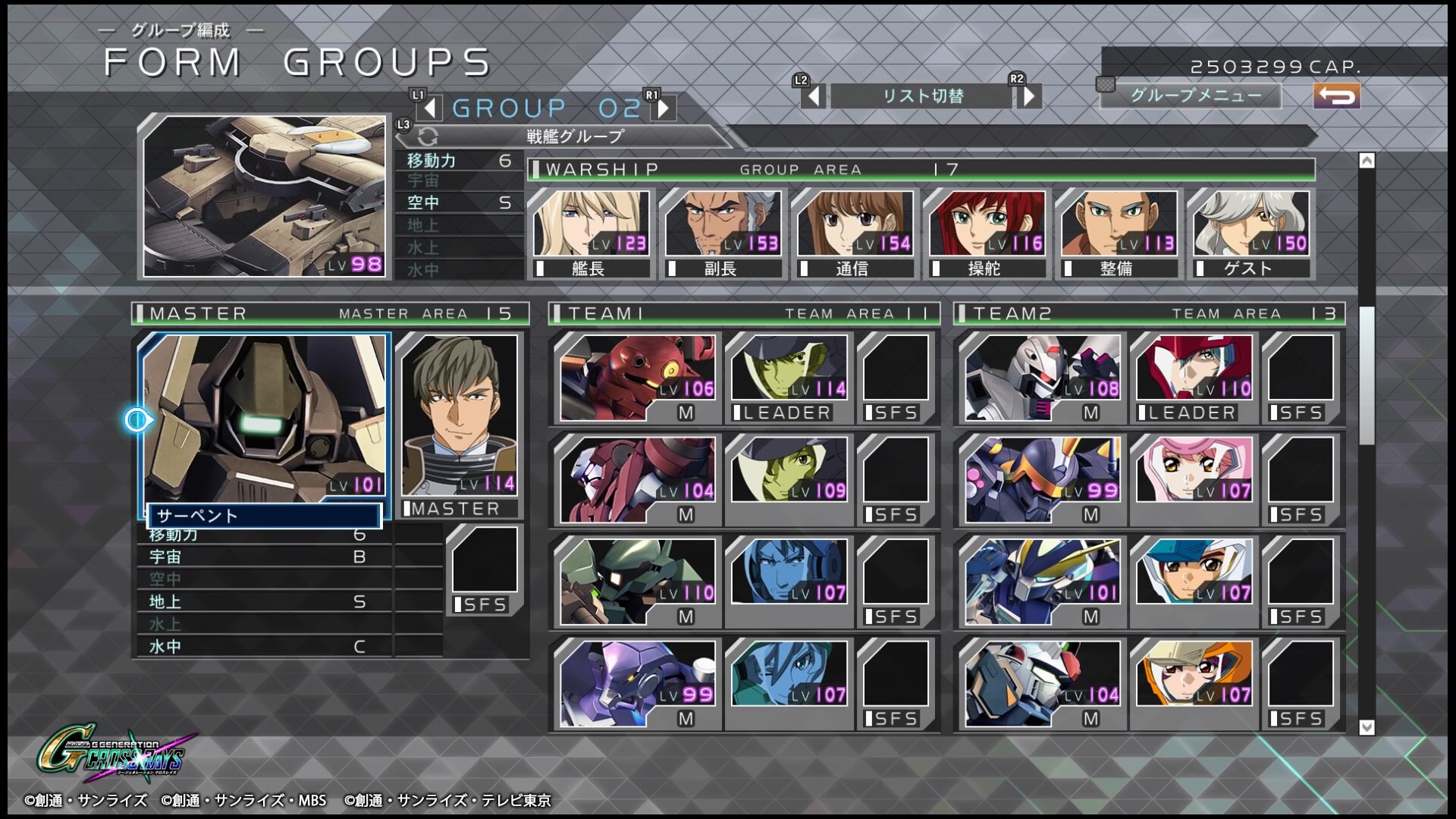The height and width of the screenshot is (819, 1456).
Task: Advance to the next group with the right arrow
Action: tap(664, 108)
